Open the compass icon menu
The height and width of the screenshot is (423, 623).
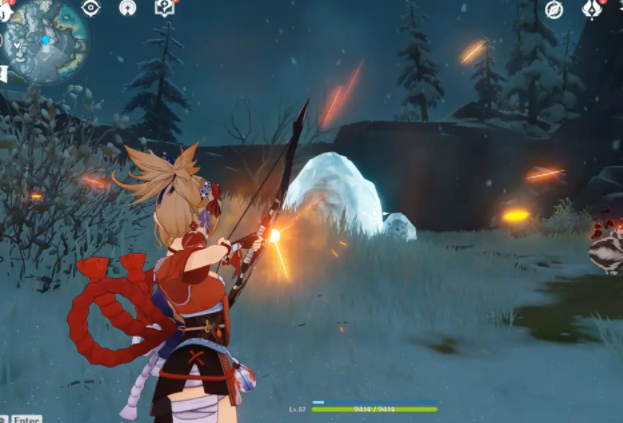554,9
